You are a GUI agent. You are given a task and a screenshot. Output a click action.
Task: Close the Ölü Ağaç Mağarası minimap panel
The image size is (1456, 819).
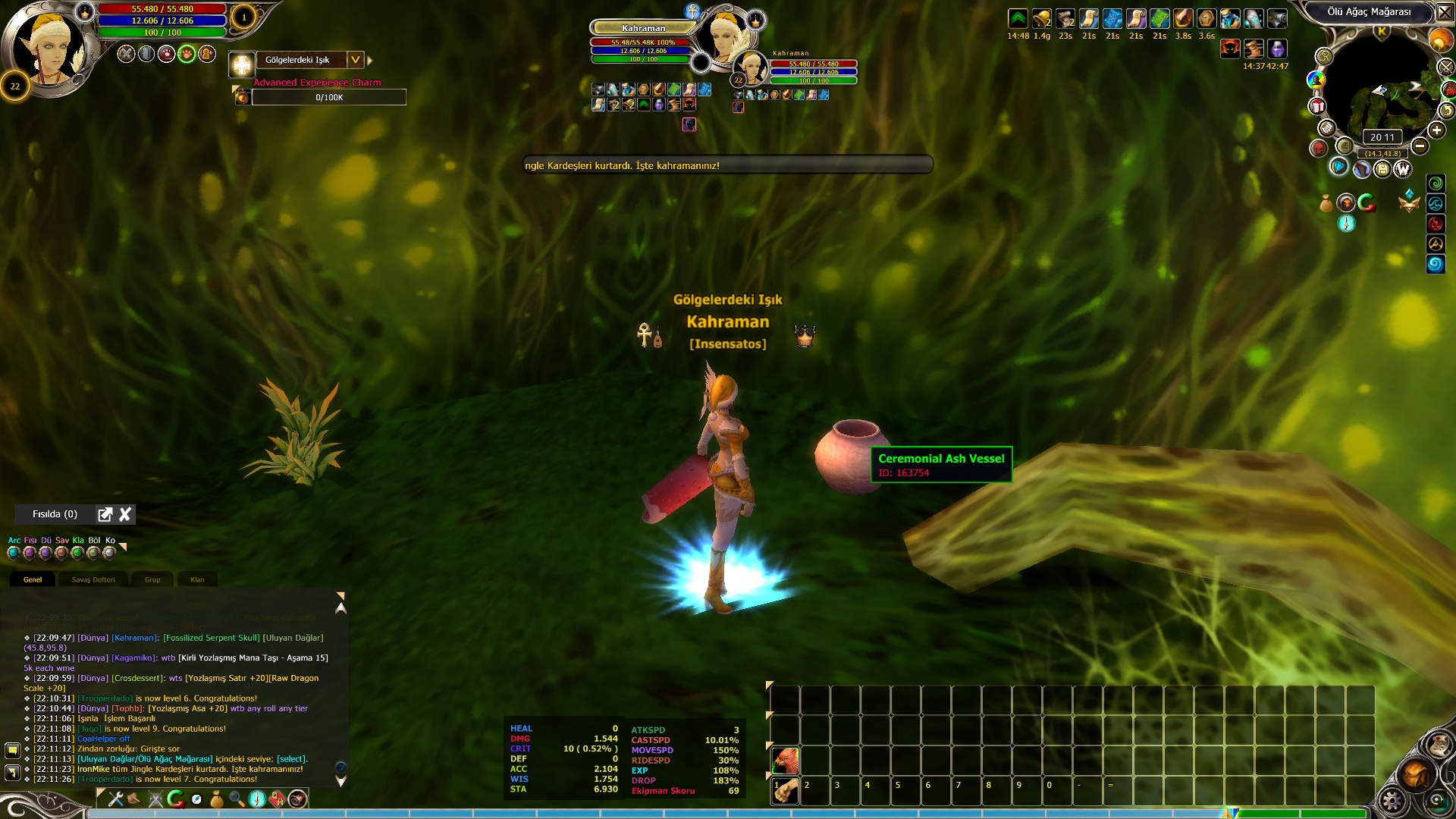pos(1445,12)
